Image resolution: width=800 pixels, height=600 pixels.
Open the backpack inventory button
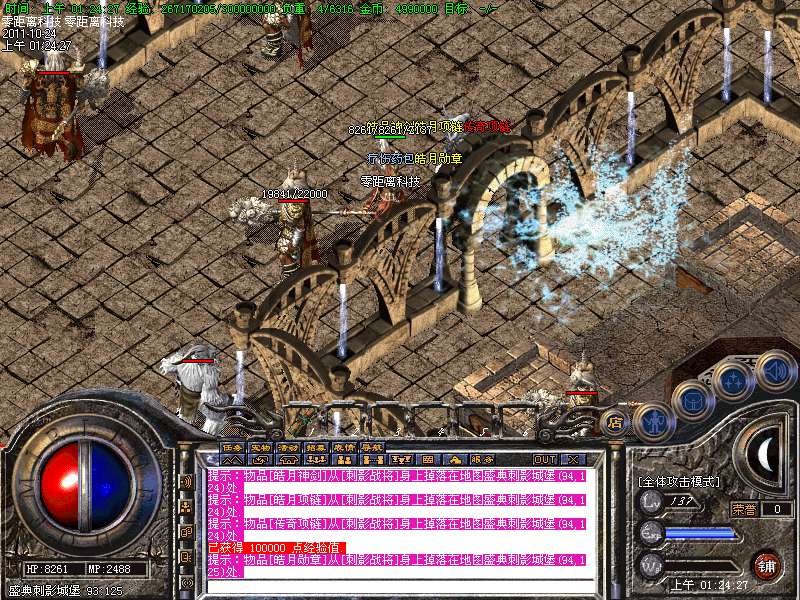pyautogui.click(x=693, y=401)
